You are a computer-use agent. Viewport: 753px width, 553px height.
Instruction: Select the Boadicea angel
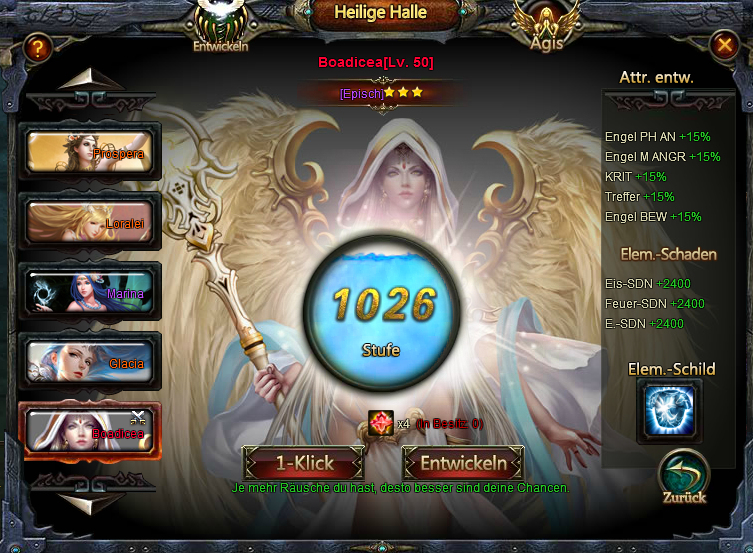[90, 431]
